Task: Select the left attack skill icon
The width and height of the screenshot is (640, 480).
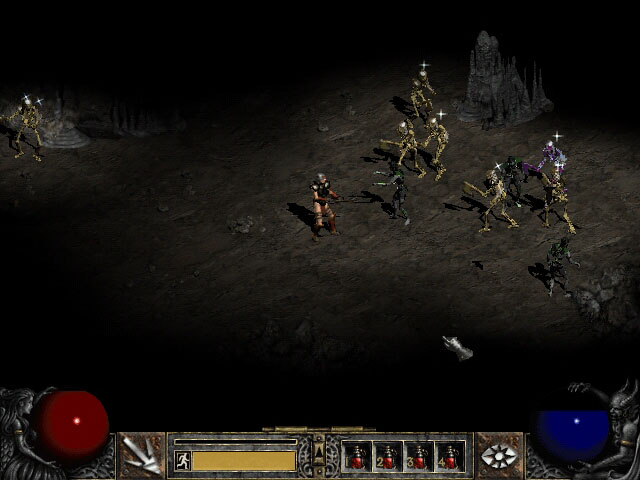Action: 141,455
